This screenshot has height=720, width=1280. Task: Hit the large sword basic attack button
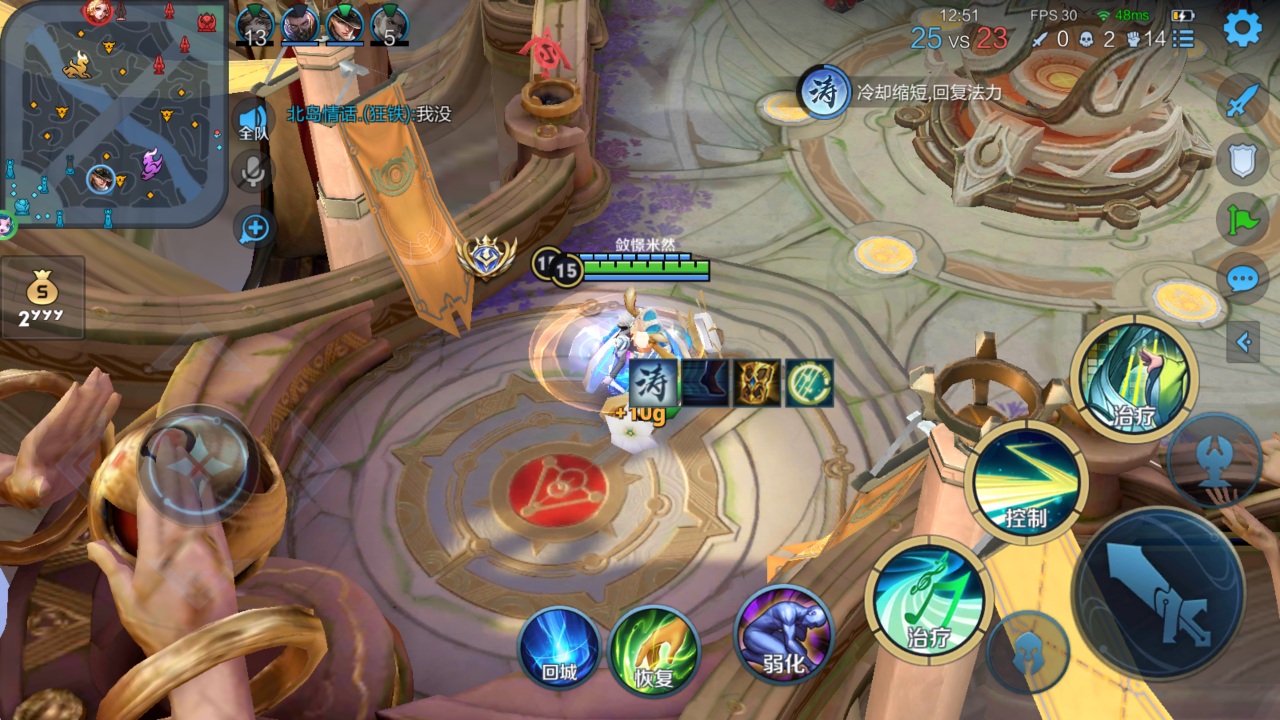click(1158, 594)
